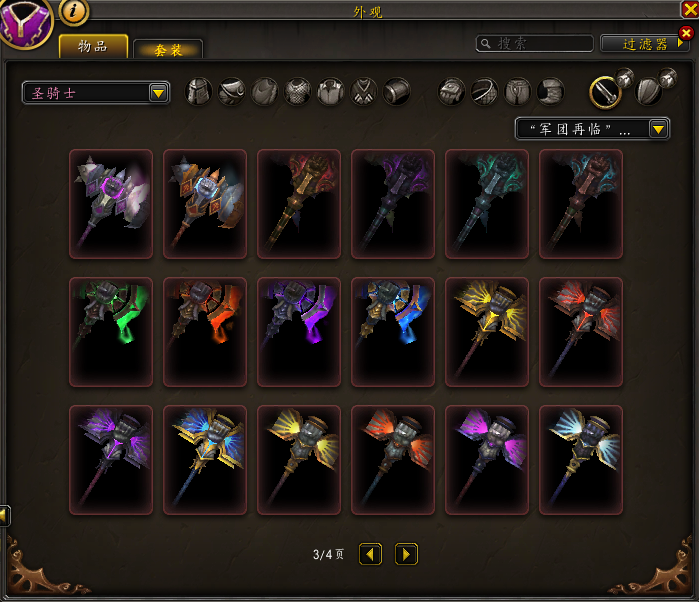Switch to the 物品 items tab
Viewport: 699px width, 602px height.
93,46
